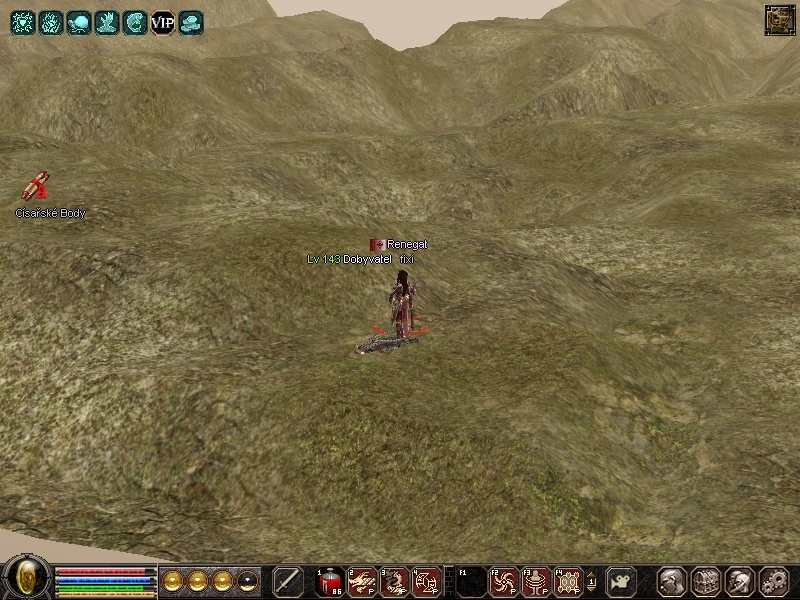This screenshot has height=600, width=800.
Task: Open the gear settings menu
Action: [x=774, y=581]
